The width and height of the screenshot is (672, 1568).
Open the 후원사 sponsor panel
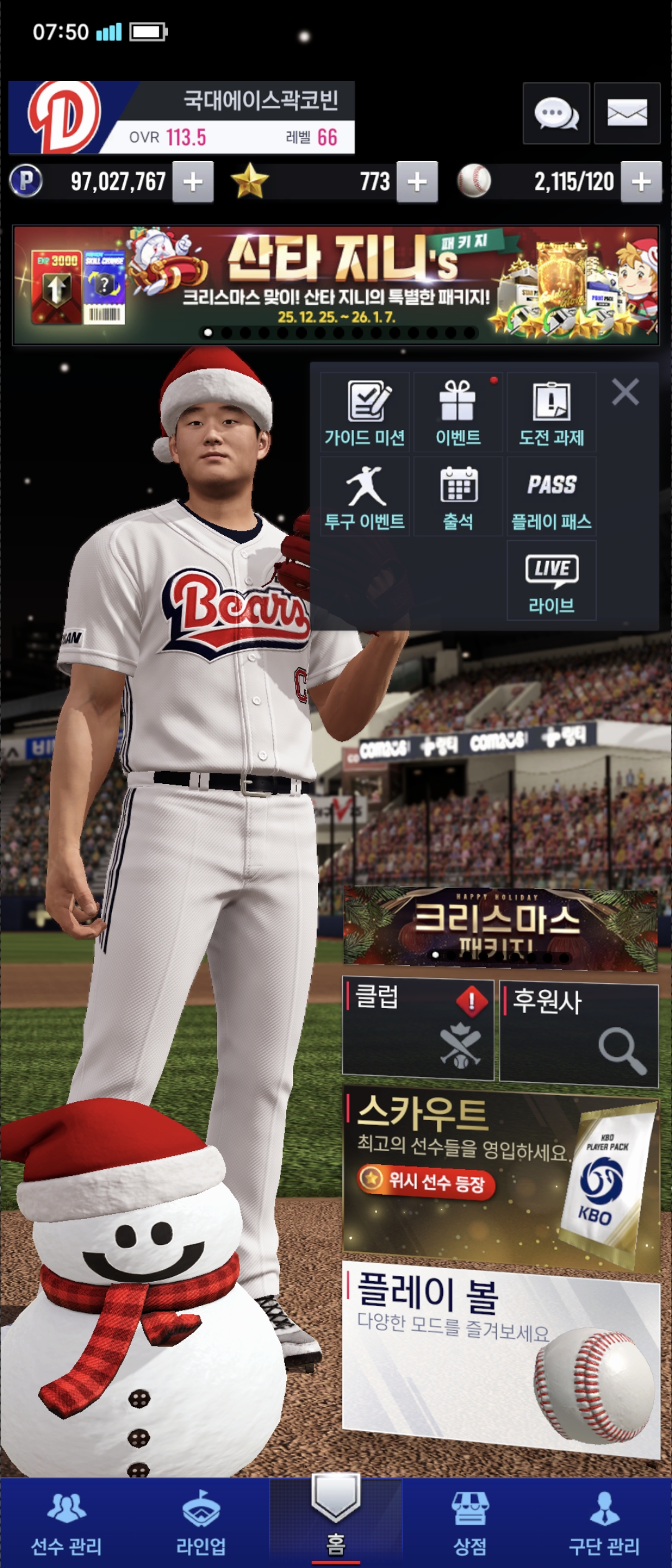(579, 1033)
